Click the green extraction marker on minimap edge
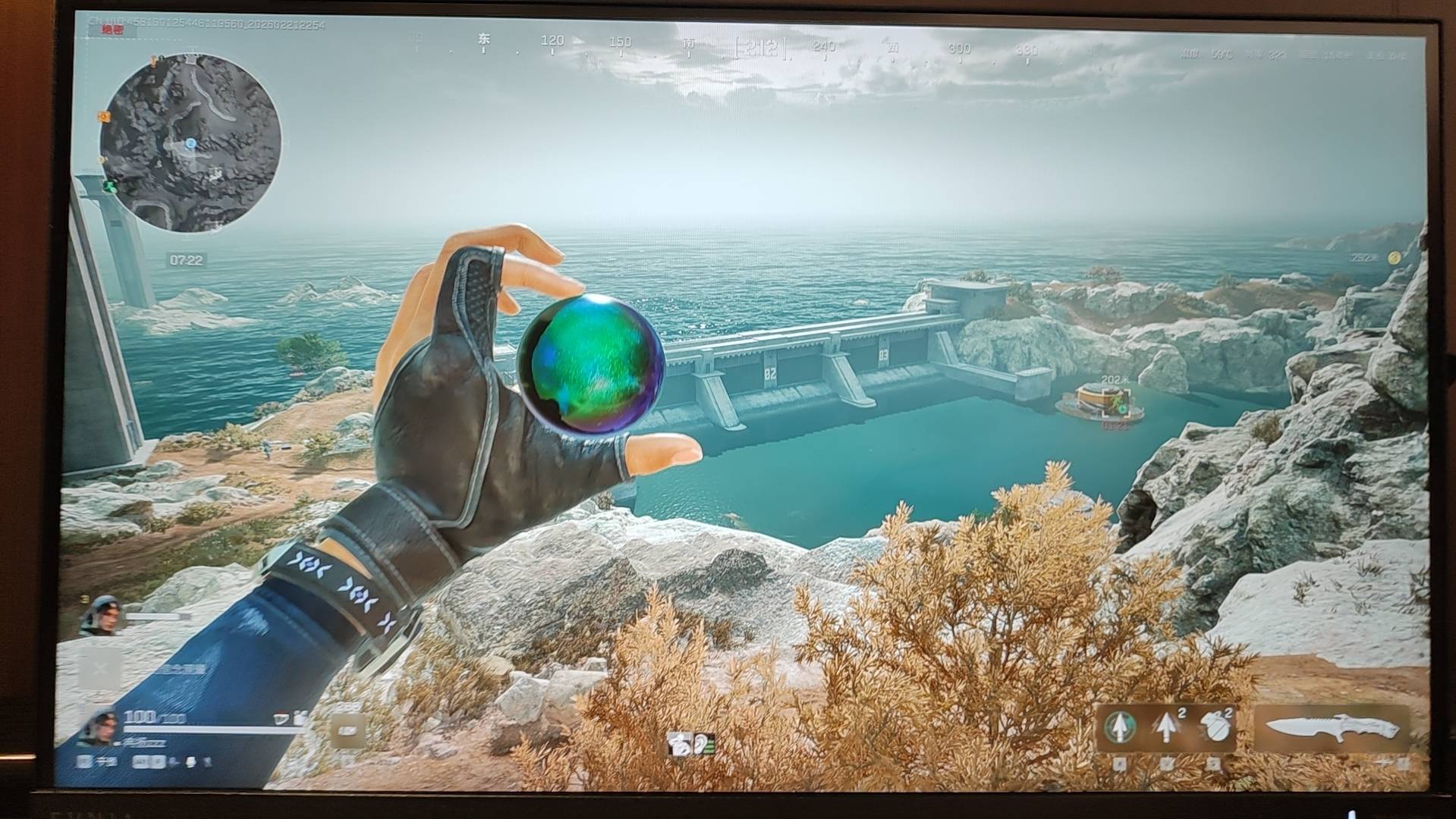Image resolution: width=1456 pixels, height=819 pixels. (x=111, y=185)
